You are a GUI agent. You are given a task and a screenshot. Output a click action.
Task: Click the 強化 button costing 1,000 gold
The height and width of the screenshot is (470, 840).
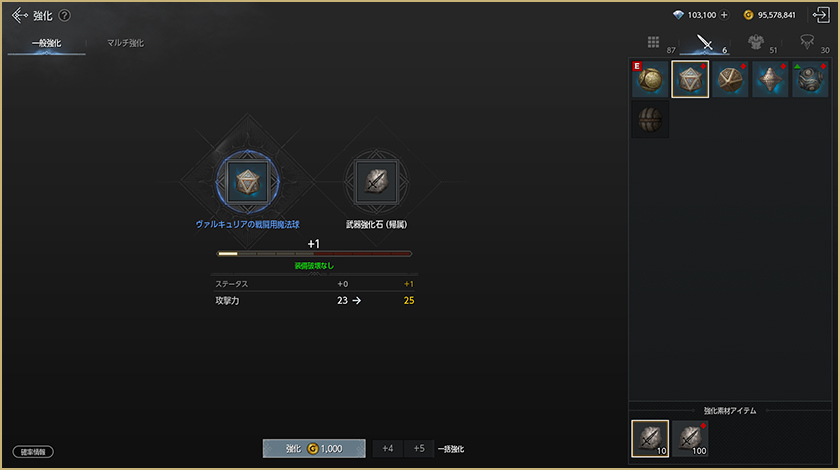click(x=314, y=449)
